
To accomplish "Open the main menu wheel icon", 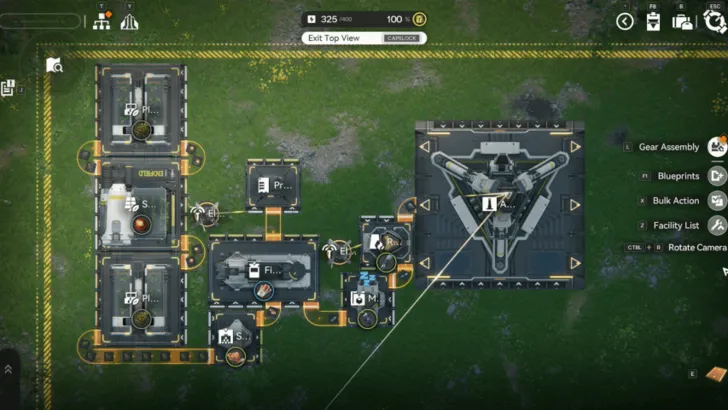I will tap(713, 21).
